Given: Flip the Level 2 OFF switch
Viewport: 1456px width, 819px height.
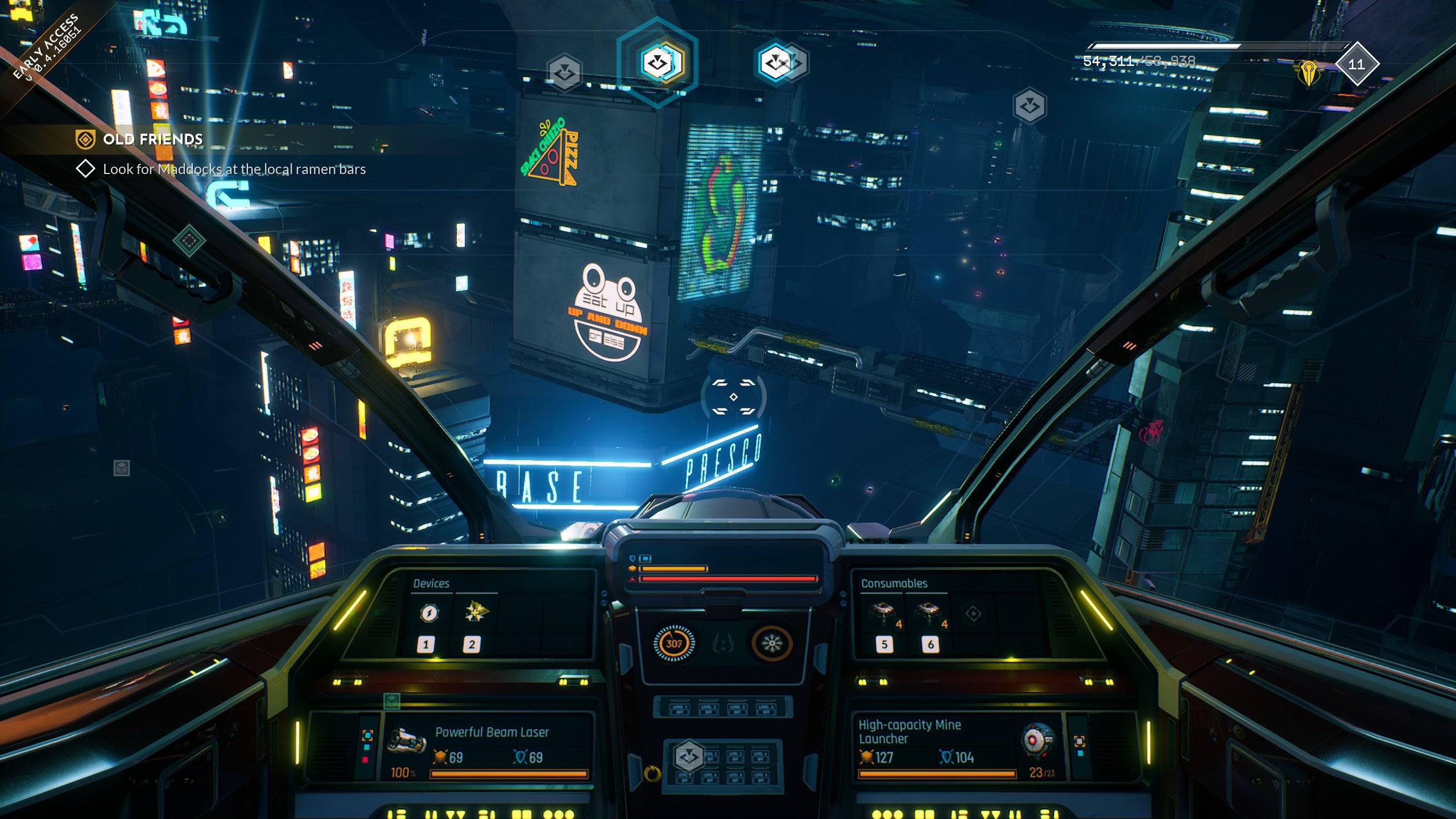Looking at the screenshot, I should click(x=709, y=709).
